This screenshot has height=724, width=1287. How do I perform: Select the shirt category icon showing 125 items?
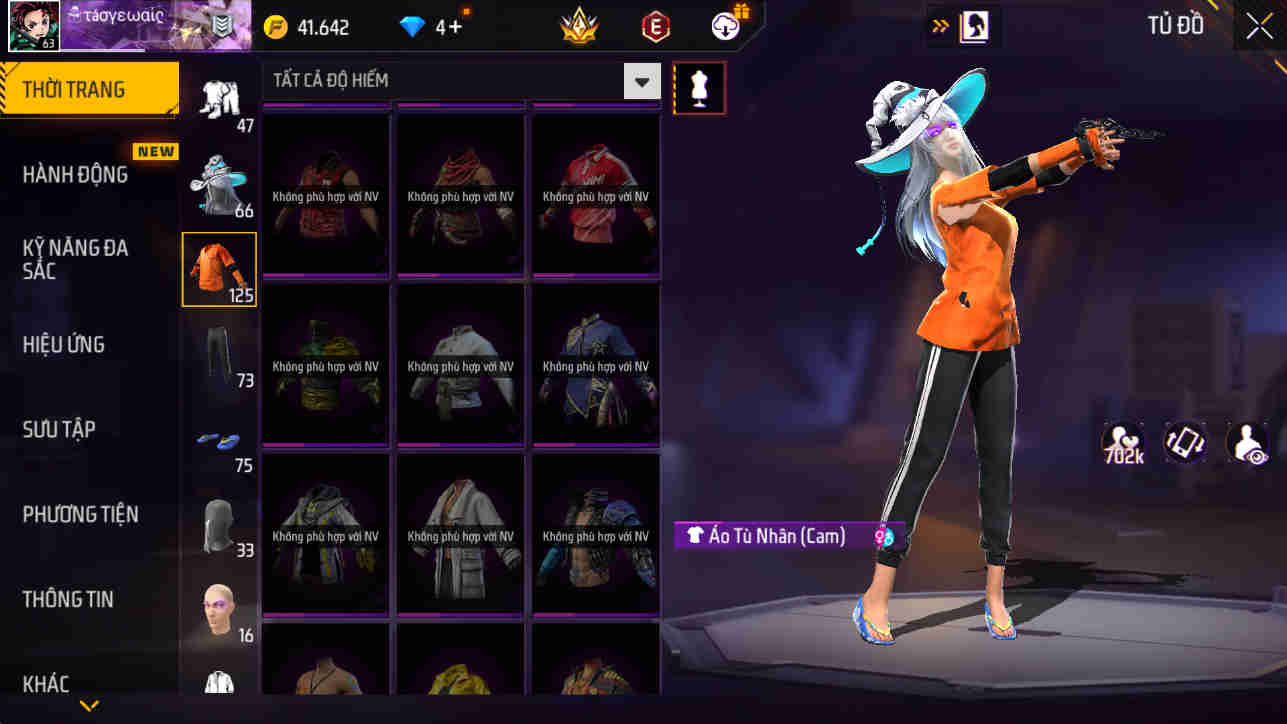coord(219,267)
